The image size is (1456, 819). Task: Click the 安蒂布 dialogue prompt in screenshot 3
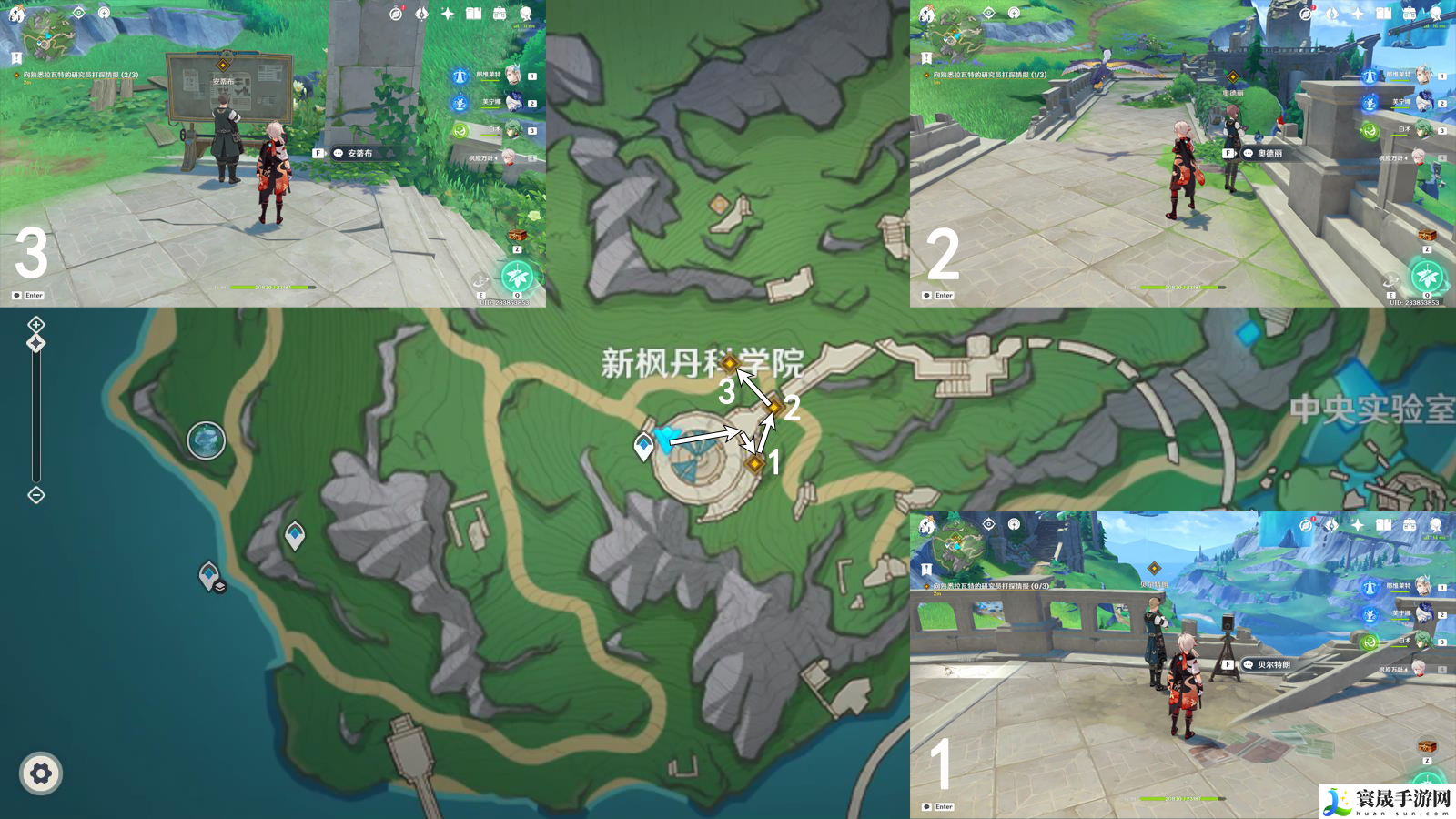364,155
